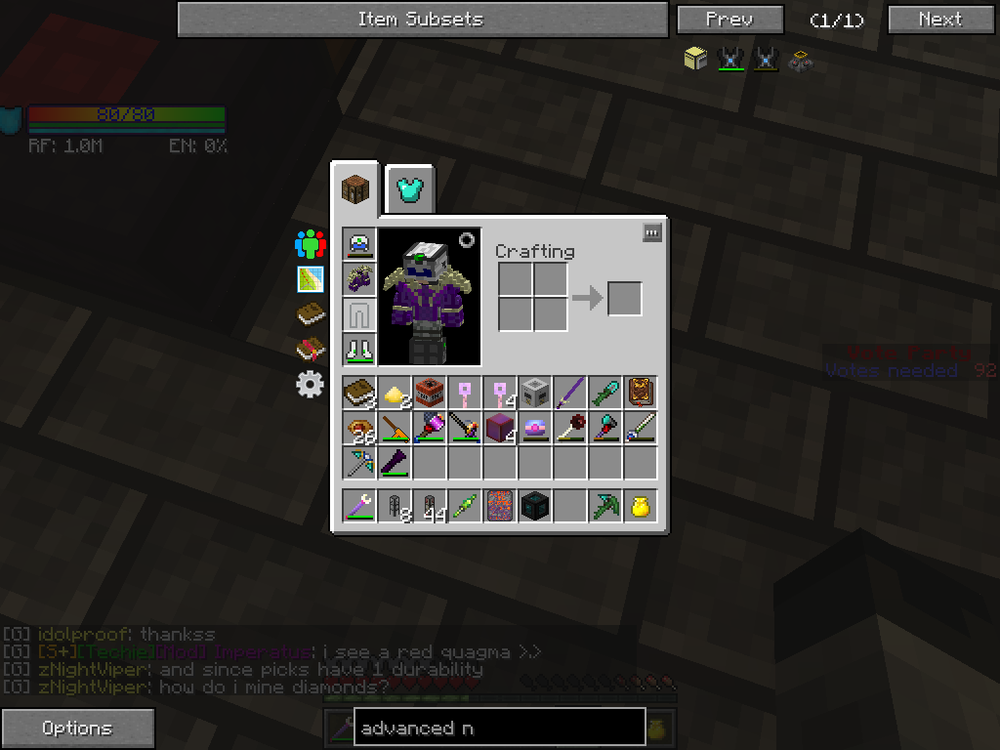The width and height of the screenshot is (1000, 750).
Task: Click the Next page button
Action: (x=939, y=19)
